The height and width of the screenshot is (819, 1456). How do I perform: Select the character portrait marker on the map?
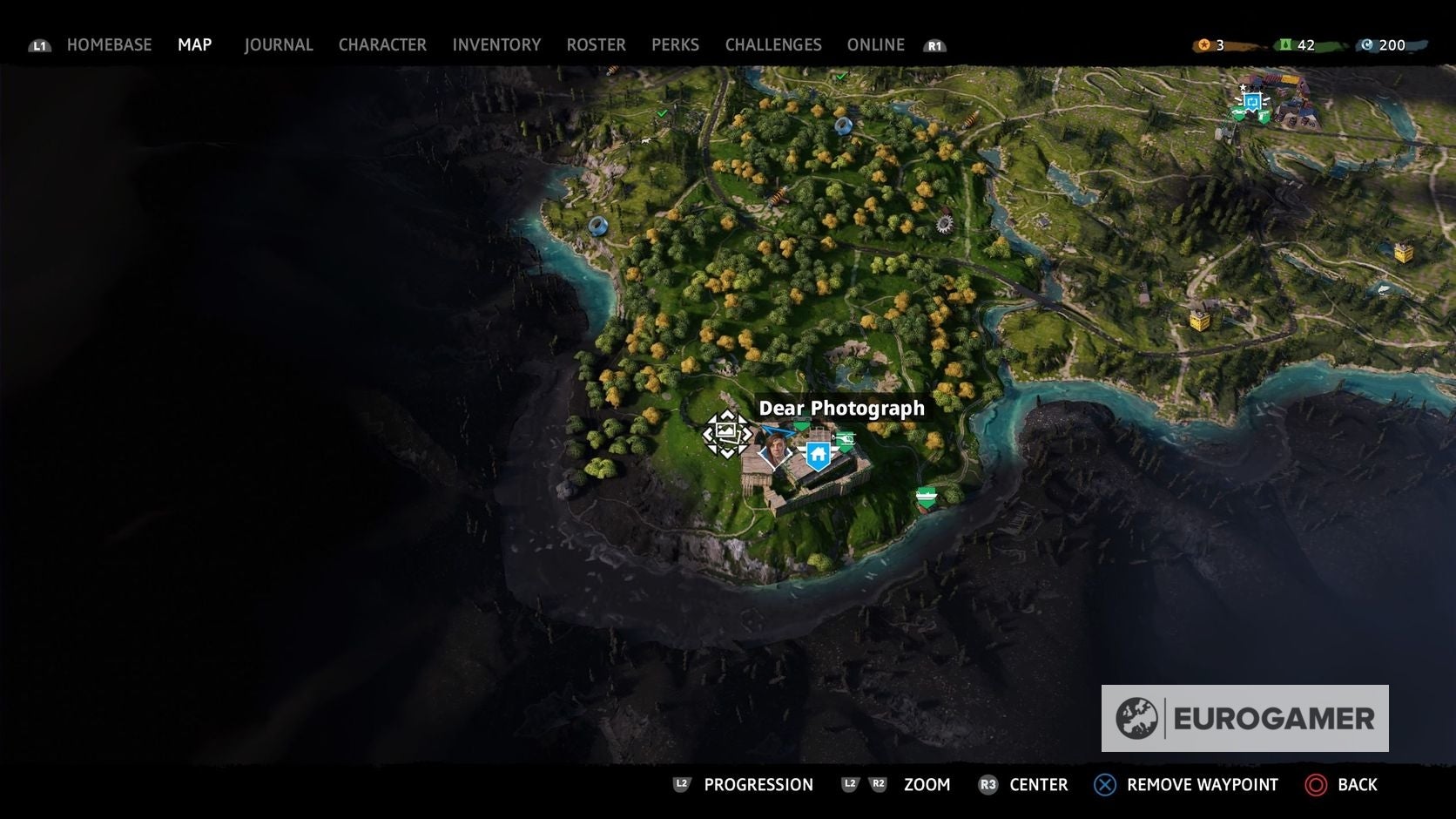[x=774, y=450]
